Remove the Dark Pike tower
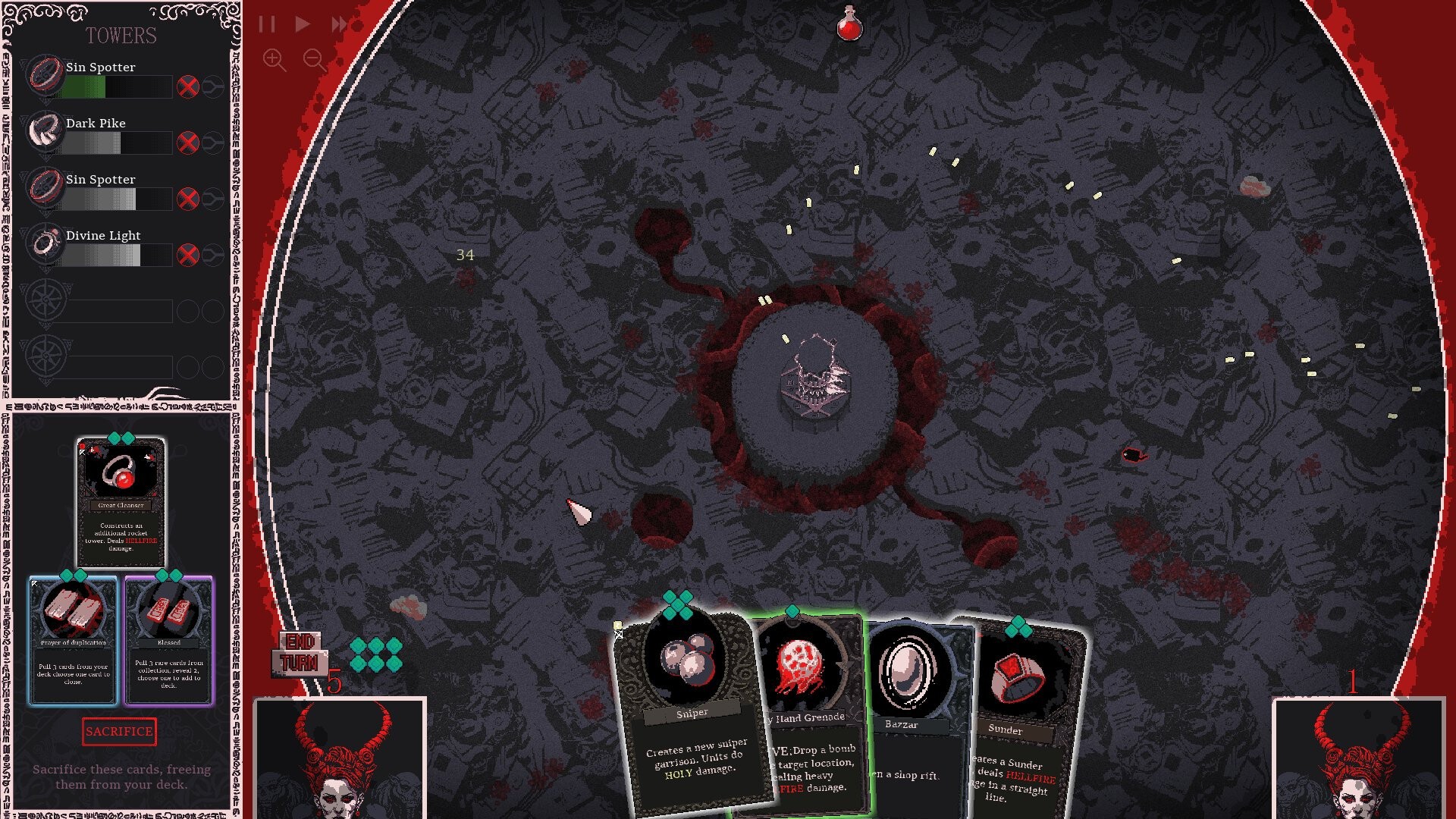This screenshot has height=819, width=1456. click(187, 143)
